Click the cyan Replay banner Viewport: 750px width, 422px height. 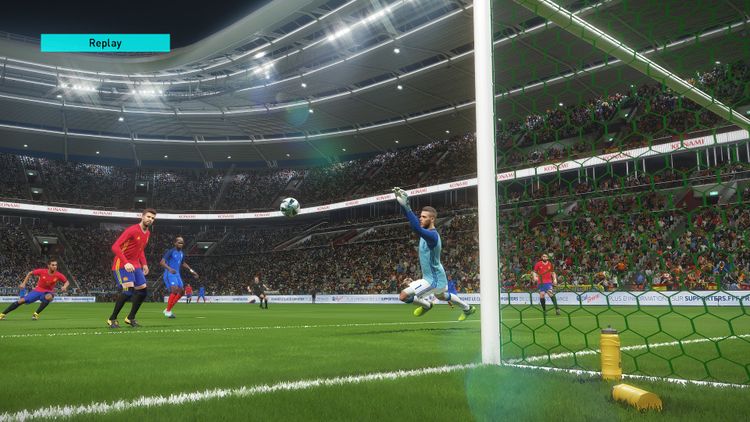tap(105, 42)
